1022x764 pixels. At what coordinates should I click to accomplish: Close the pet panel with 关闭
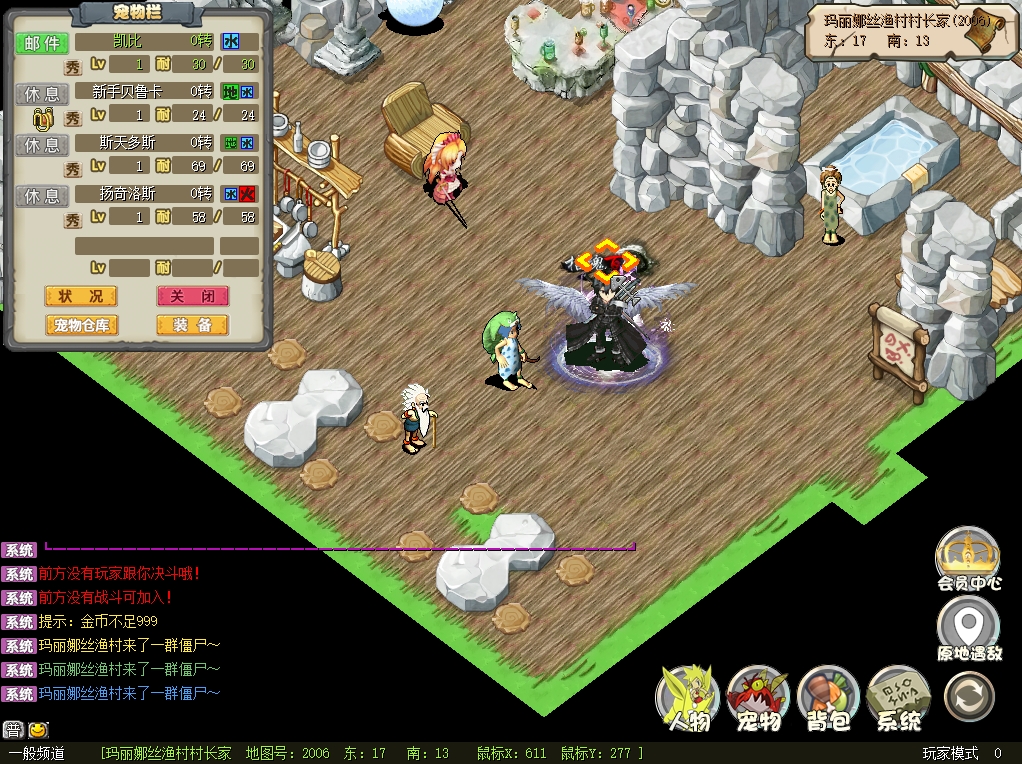[192, 296]
